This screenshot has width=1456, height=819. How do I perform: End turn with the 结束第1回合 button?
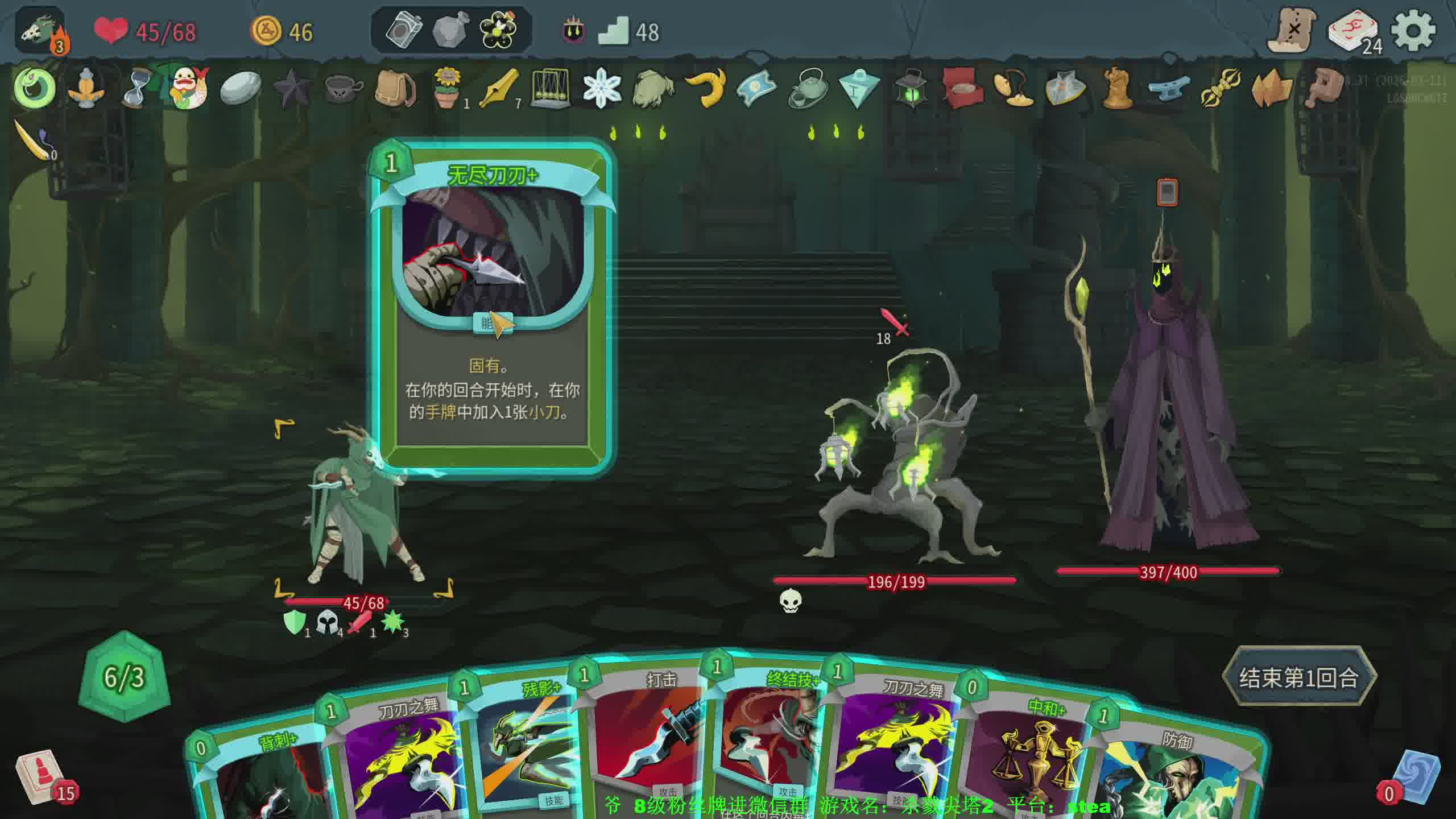point(1298,677)
